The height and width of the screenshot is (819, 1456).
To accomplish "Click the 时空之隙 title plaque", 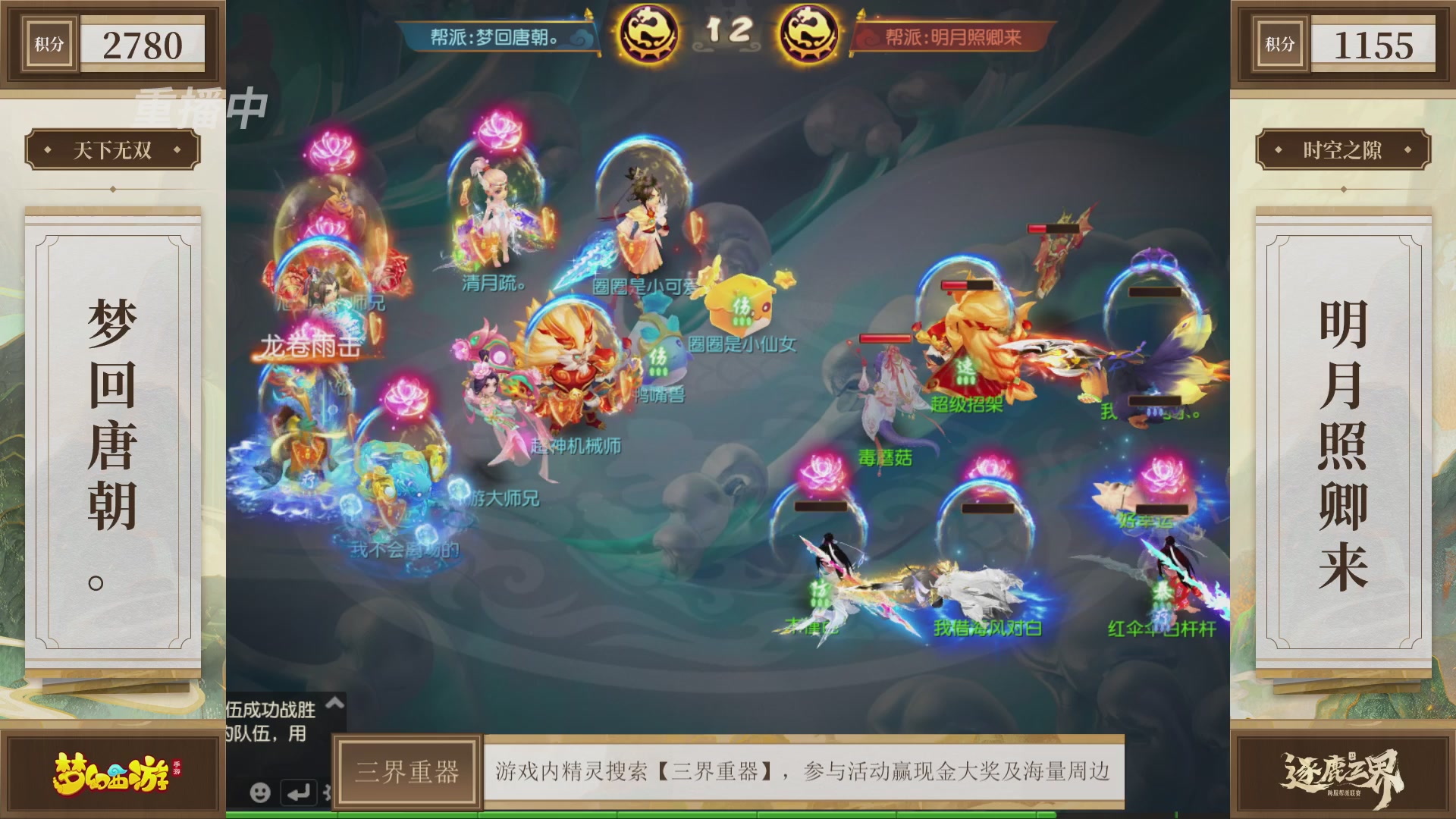I will point(1343,150).
